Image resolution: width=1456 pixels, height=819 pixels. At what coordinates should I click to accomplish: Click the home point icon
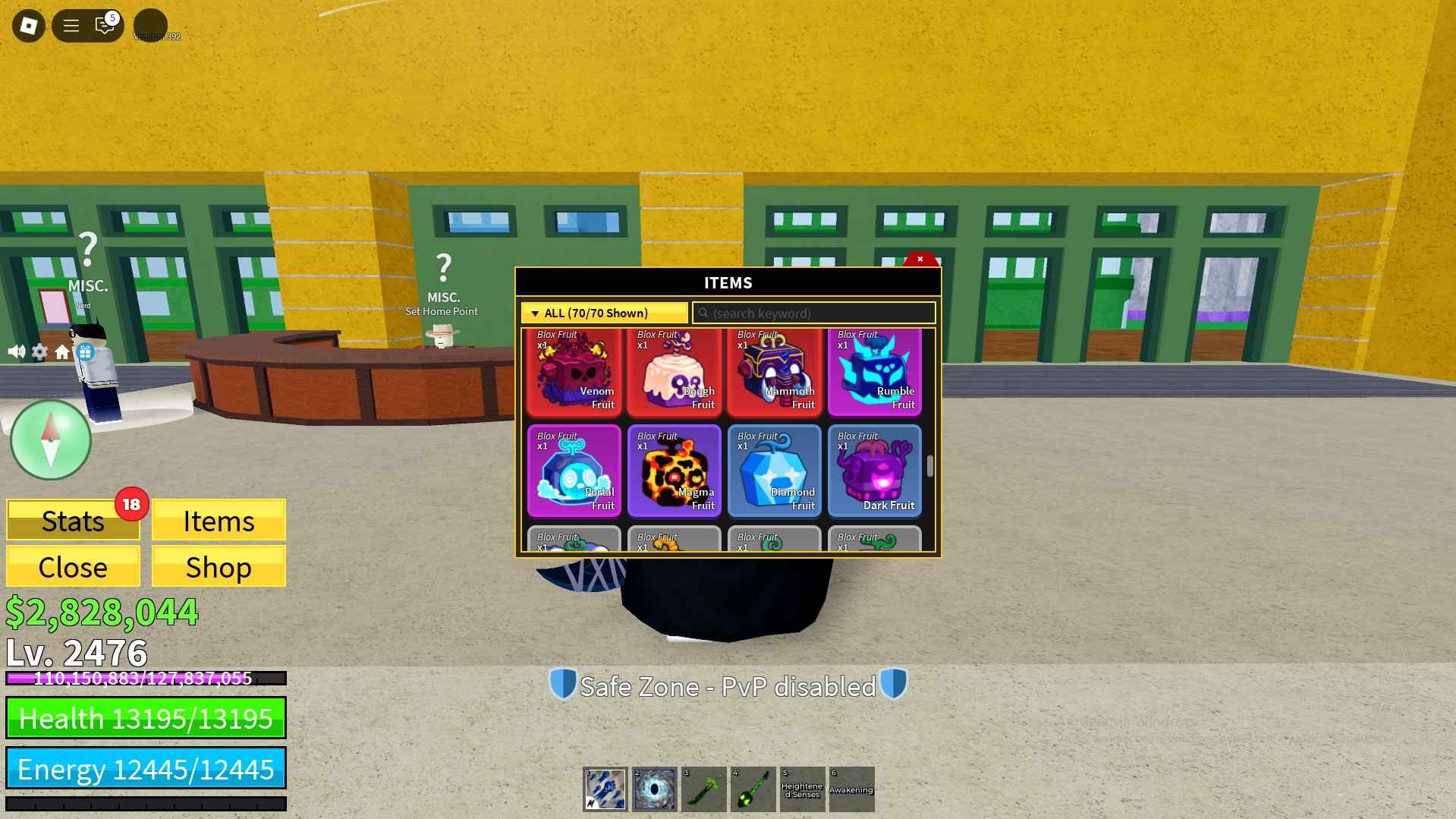pyautogui.click(x=63, y=351)
